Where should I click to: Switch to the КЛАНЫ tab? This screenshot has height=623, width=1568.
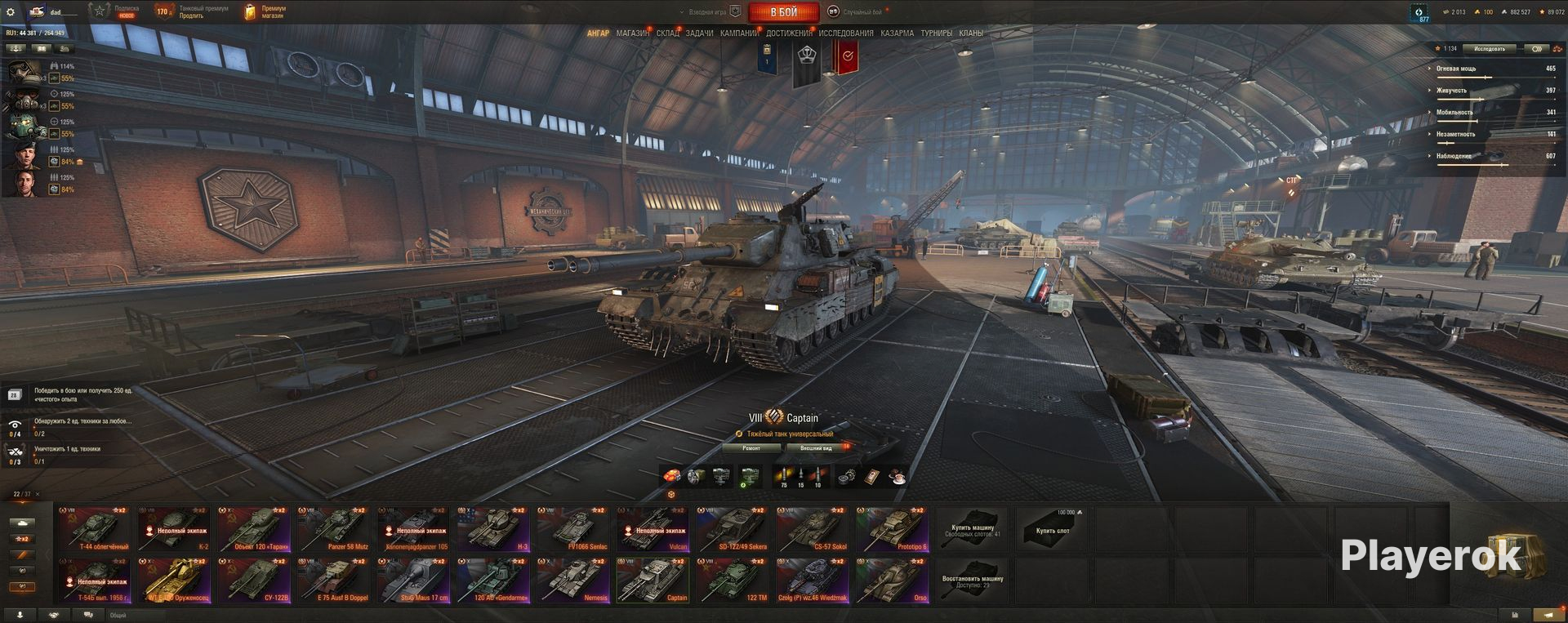tap(971, 33)
